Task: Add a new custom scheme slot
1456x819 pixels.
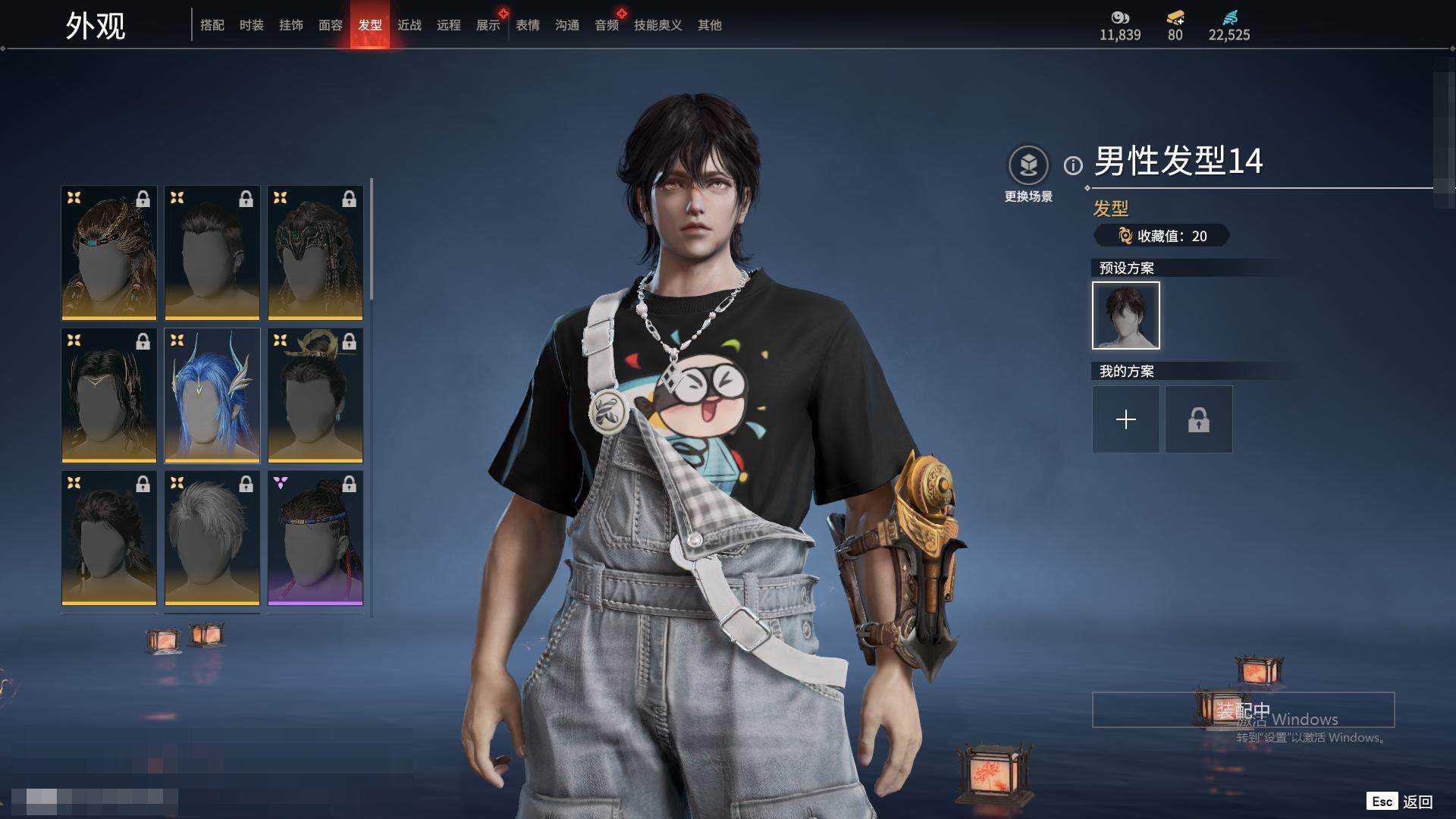Action: pyautogui.click(x=1126, y=419)
